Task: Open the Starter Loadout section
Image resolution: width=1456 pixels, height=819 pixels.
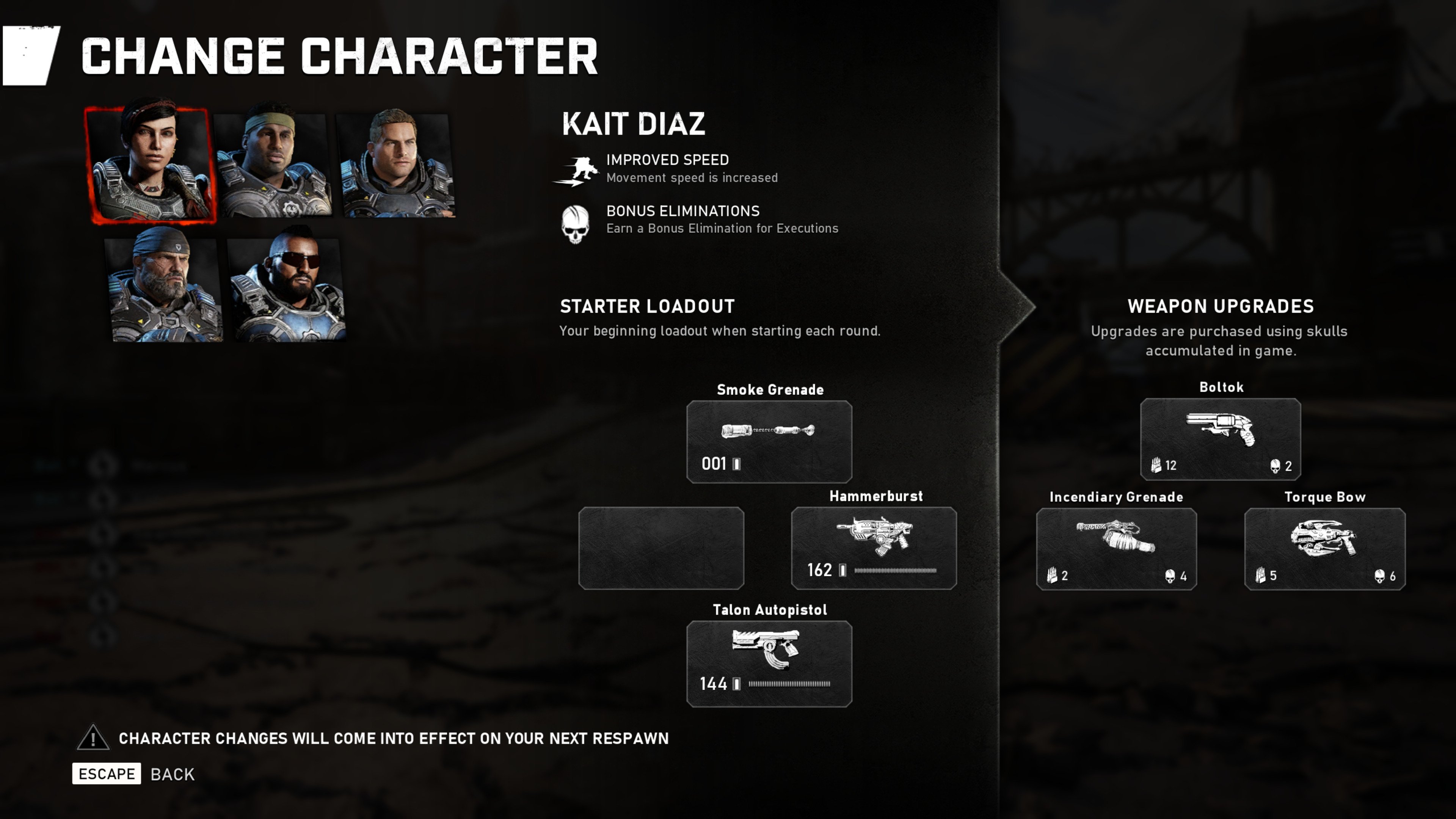Action: click(x=646, y=306)
